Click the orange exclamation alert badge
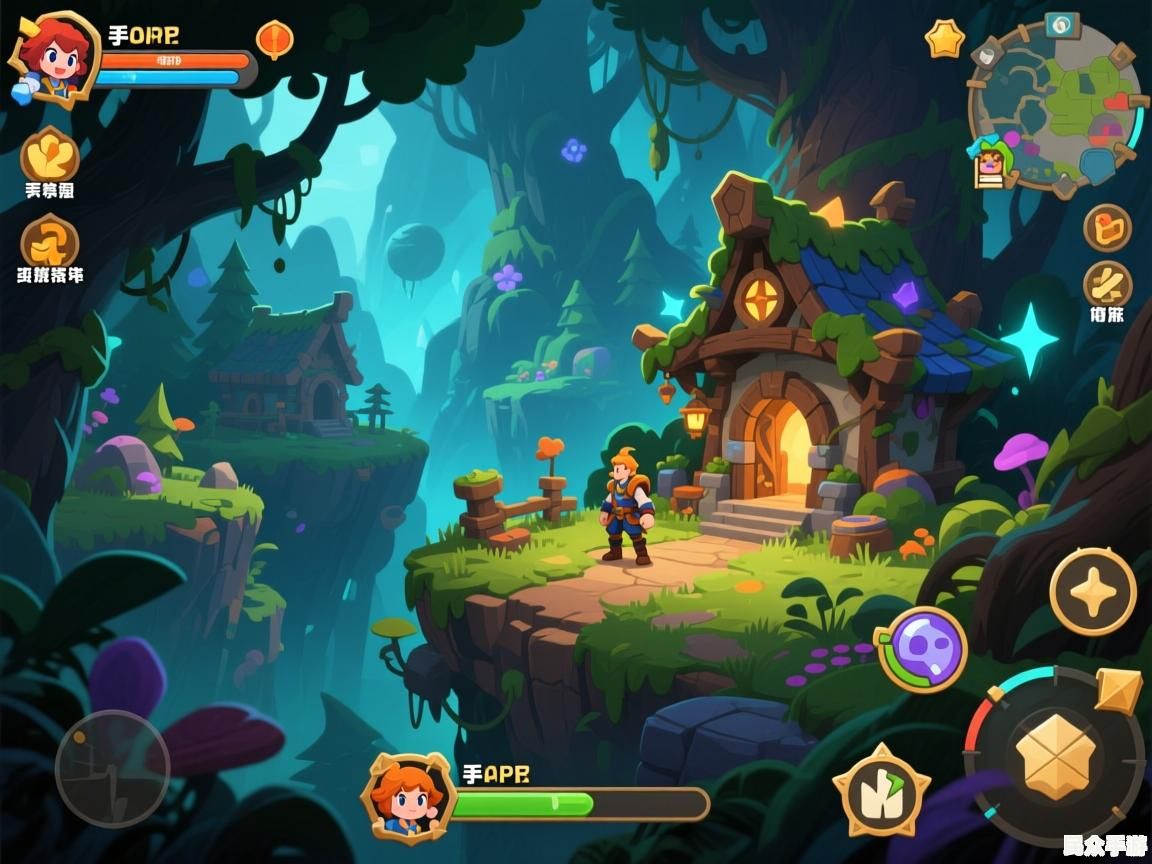The width and height of the screenshot is (1152, 864). tap(274, 40)
